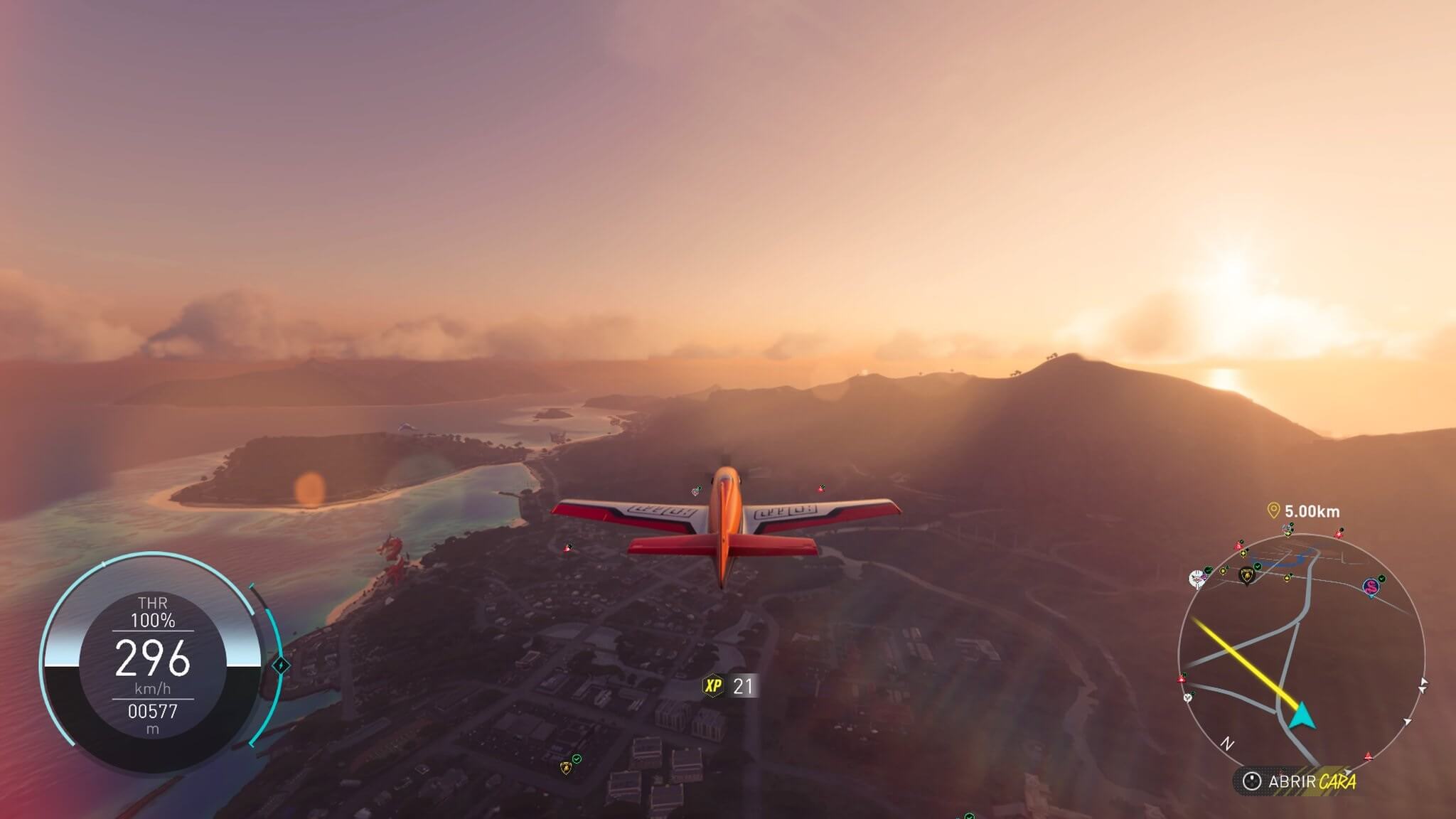Viewport: 1456px width, 819px height.
Task: Click the cyan player arrow on minimap
Action: (x=1301, y=716)
